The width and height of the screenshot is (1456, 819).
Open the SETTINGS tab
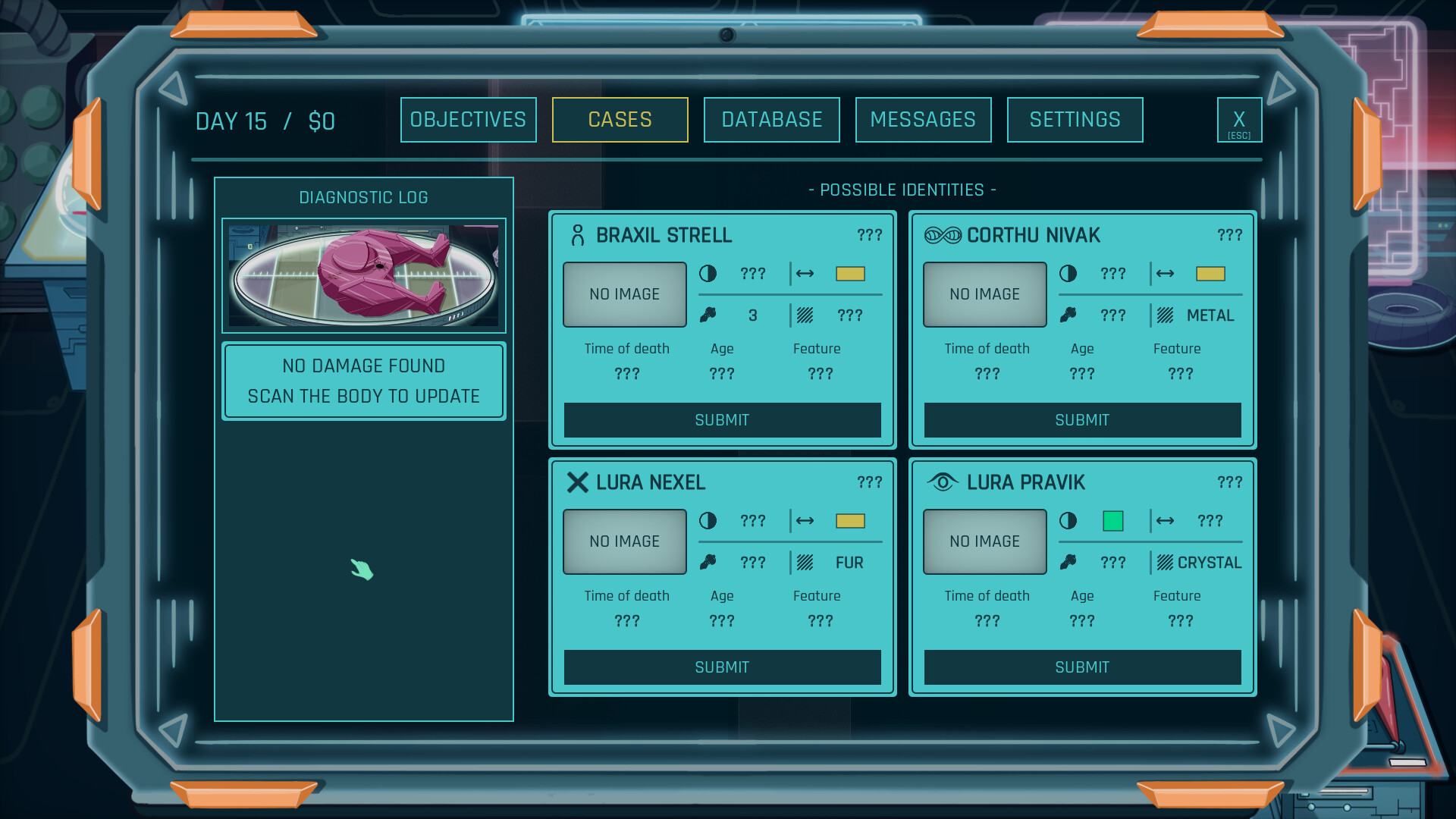(x=1075, y=119)
